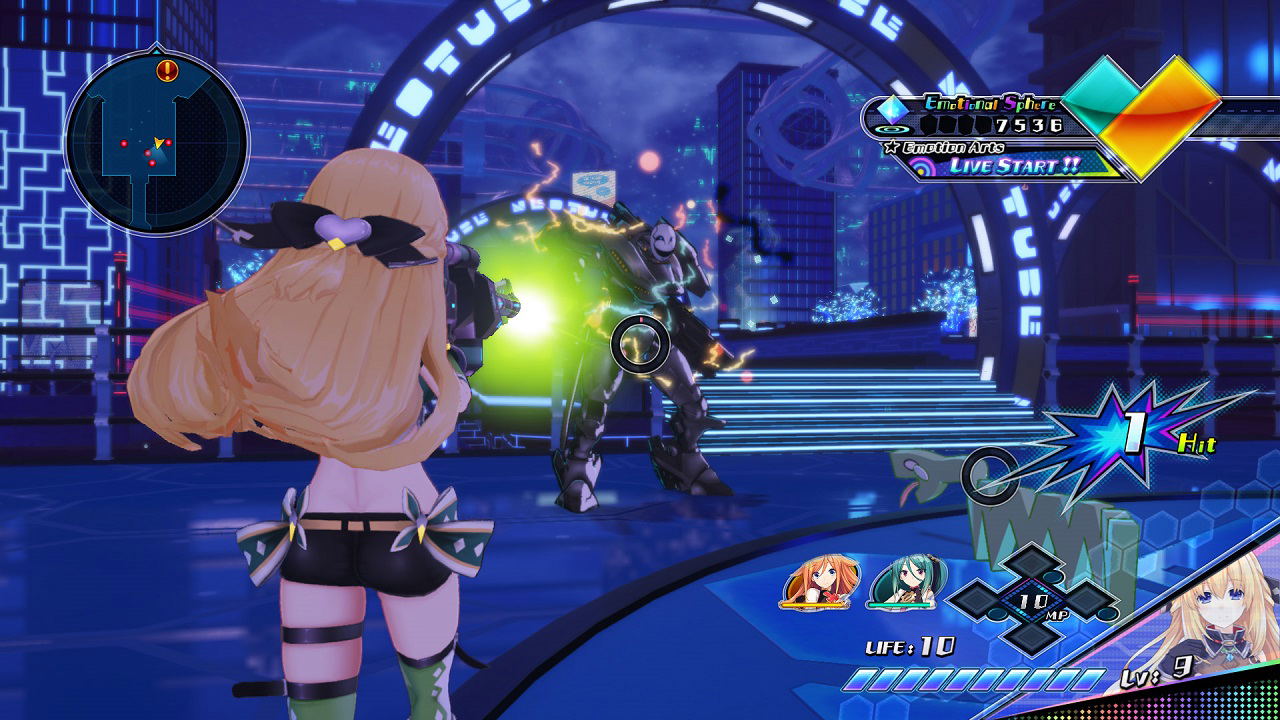Activate the LIVE START!! Emotion Arts banner
Image resolution: width=1280 pixels, height=720 pixels.
[x=1012, y=165]
